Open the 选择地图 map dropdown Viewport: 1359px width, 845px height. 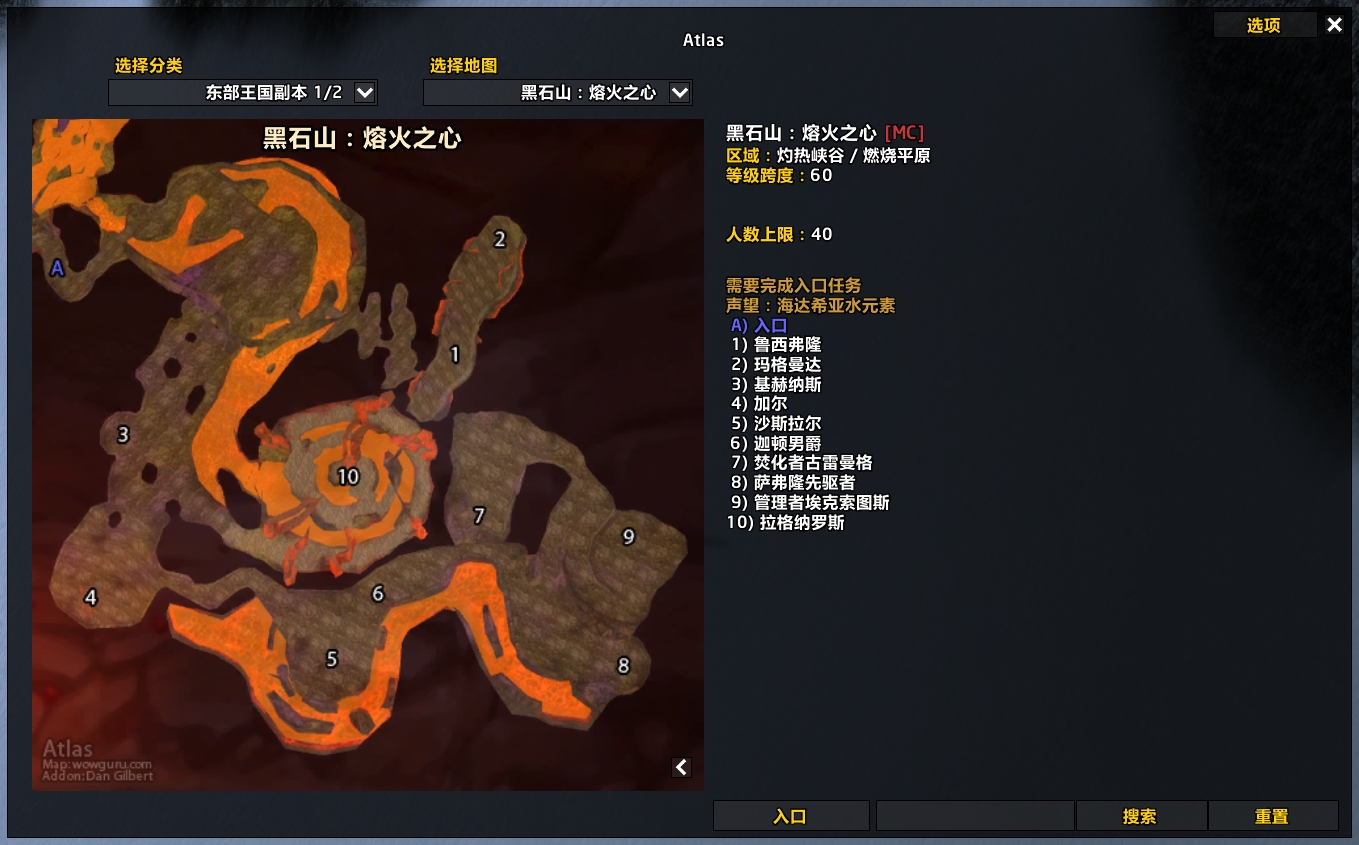557,92
